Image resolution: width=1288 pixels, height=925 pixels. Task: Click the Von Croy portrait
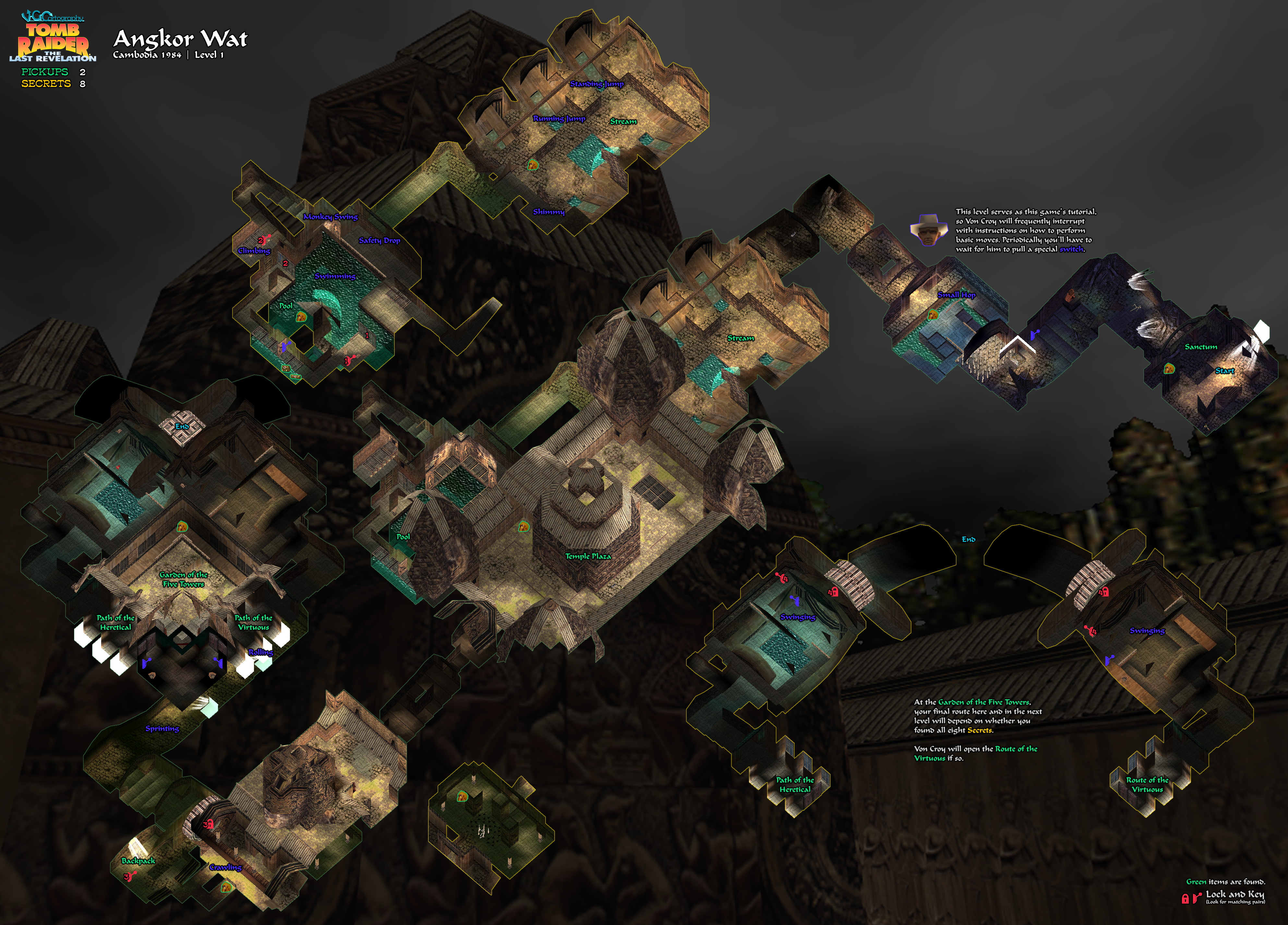point(929,229)
